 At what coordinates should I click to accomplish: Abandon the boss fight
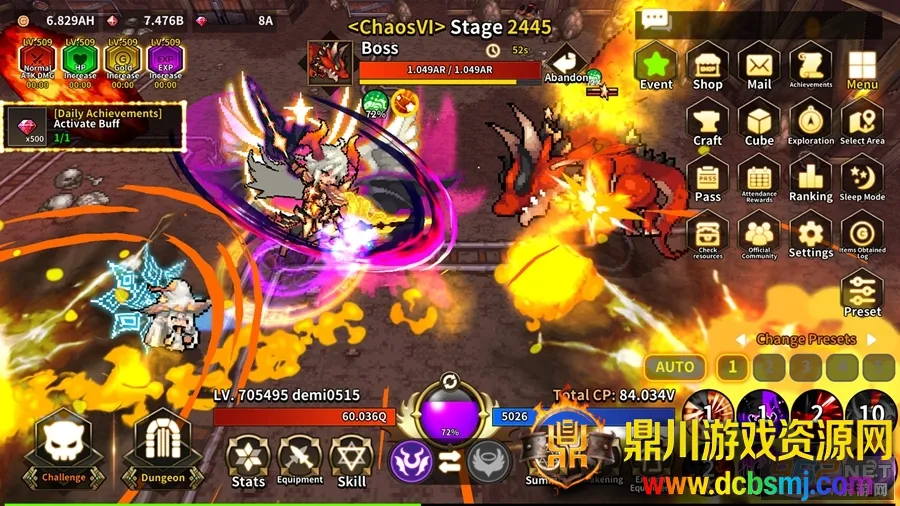(567, 63)
